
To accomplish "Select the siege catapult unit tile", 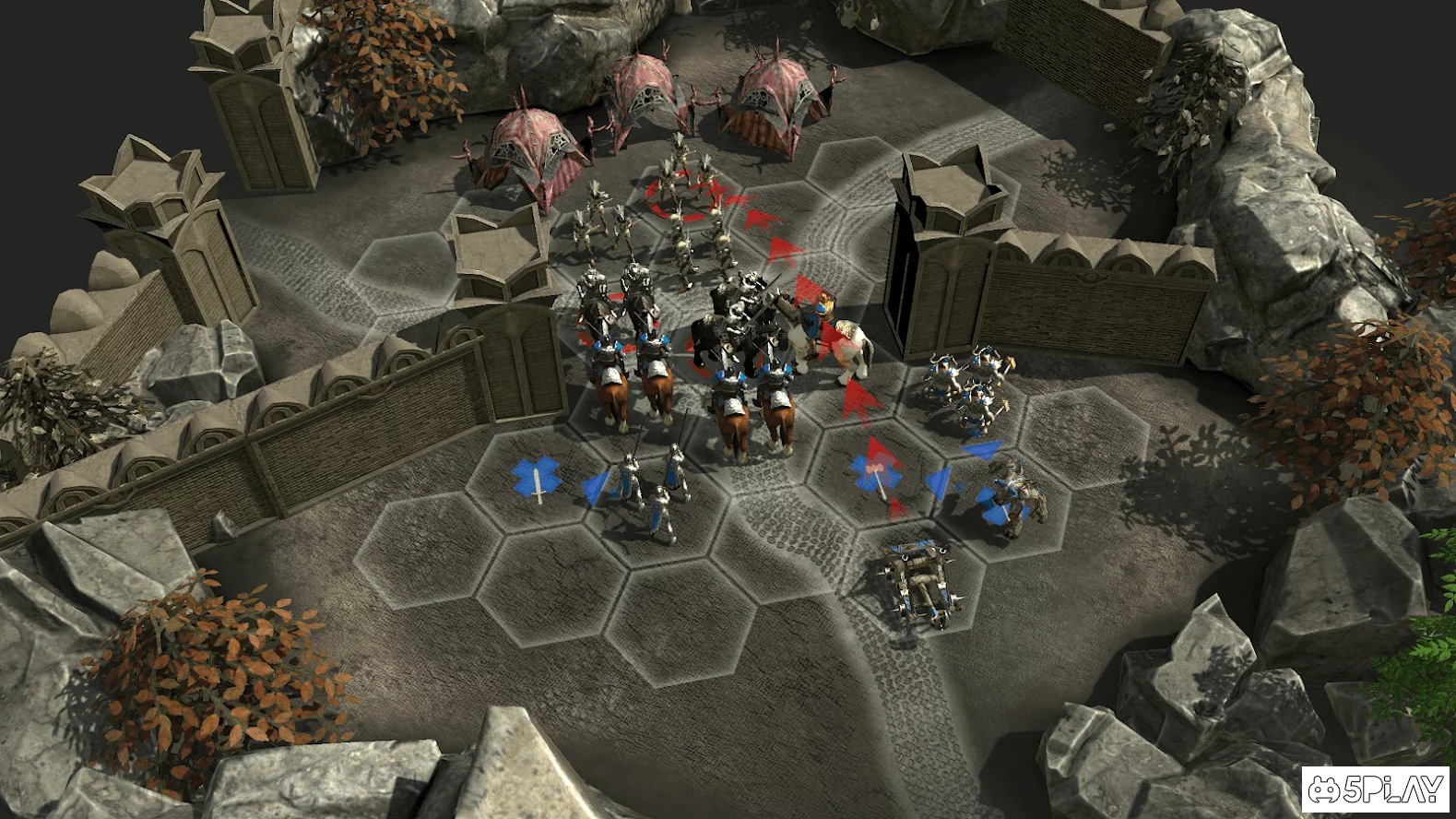I will pos(916,581).
